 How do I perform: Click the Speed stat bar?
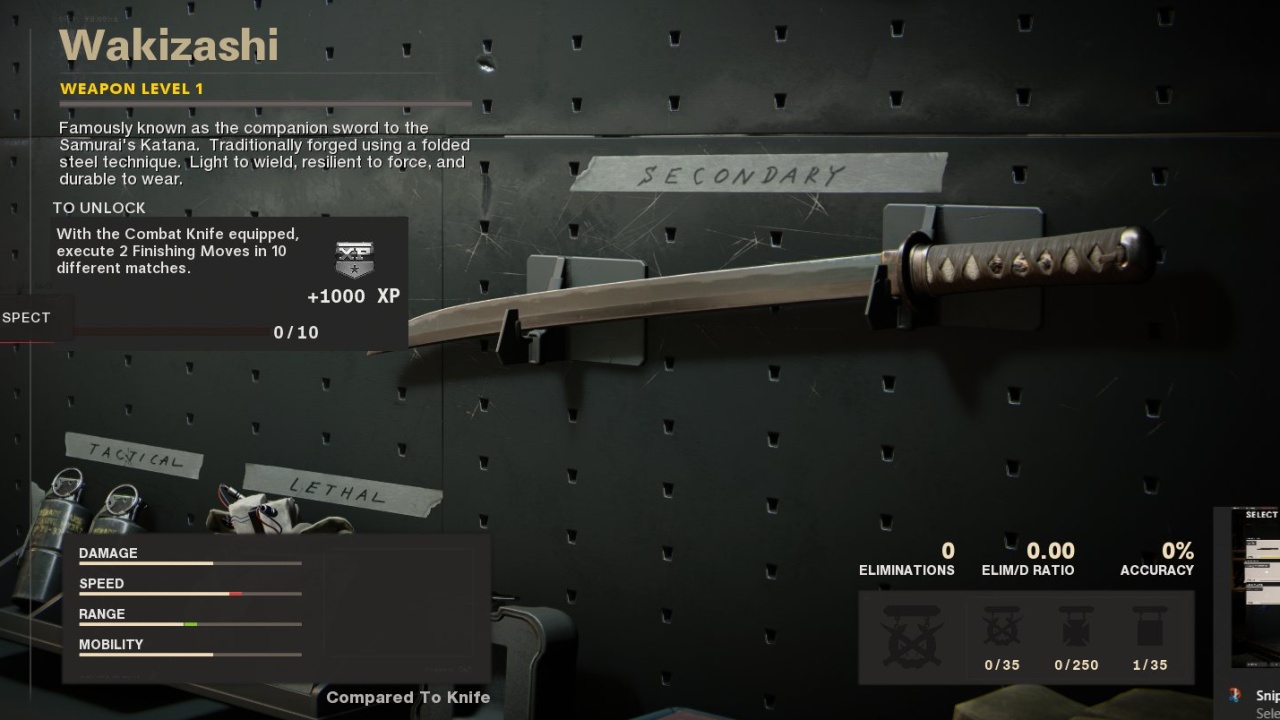click(190, 594)
